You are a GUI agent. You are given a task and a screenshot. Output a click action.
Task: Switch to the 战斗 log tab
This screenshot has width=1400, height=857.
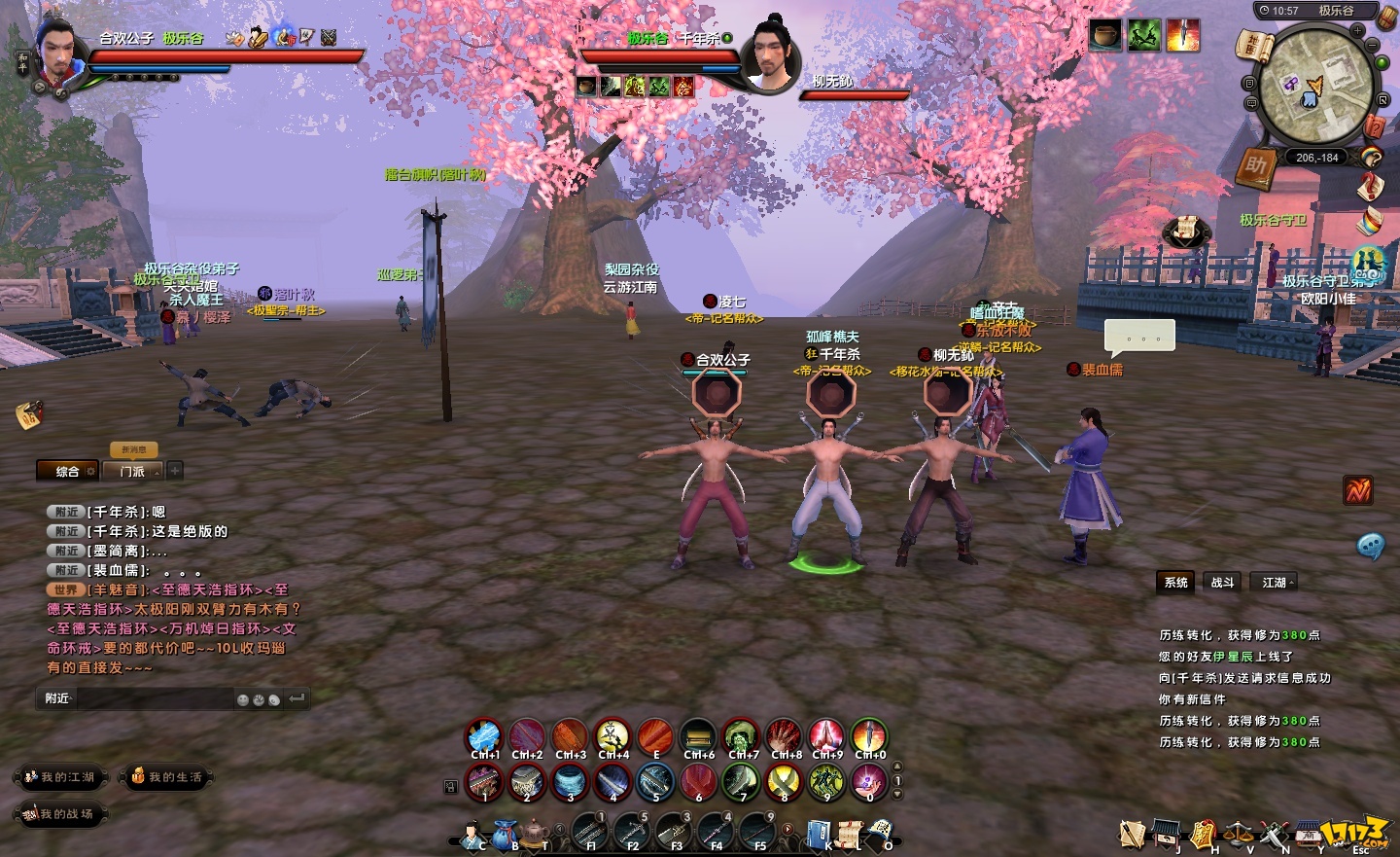pyautogui.click(x=1222, y=583)
